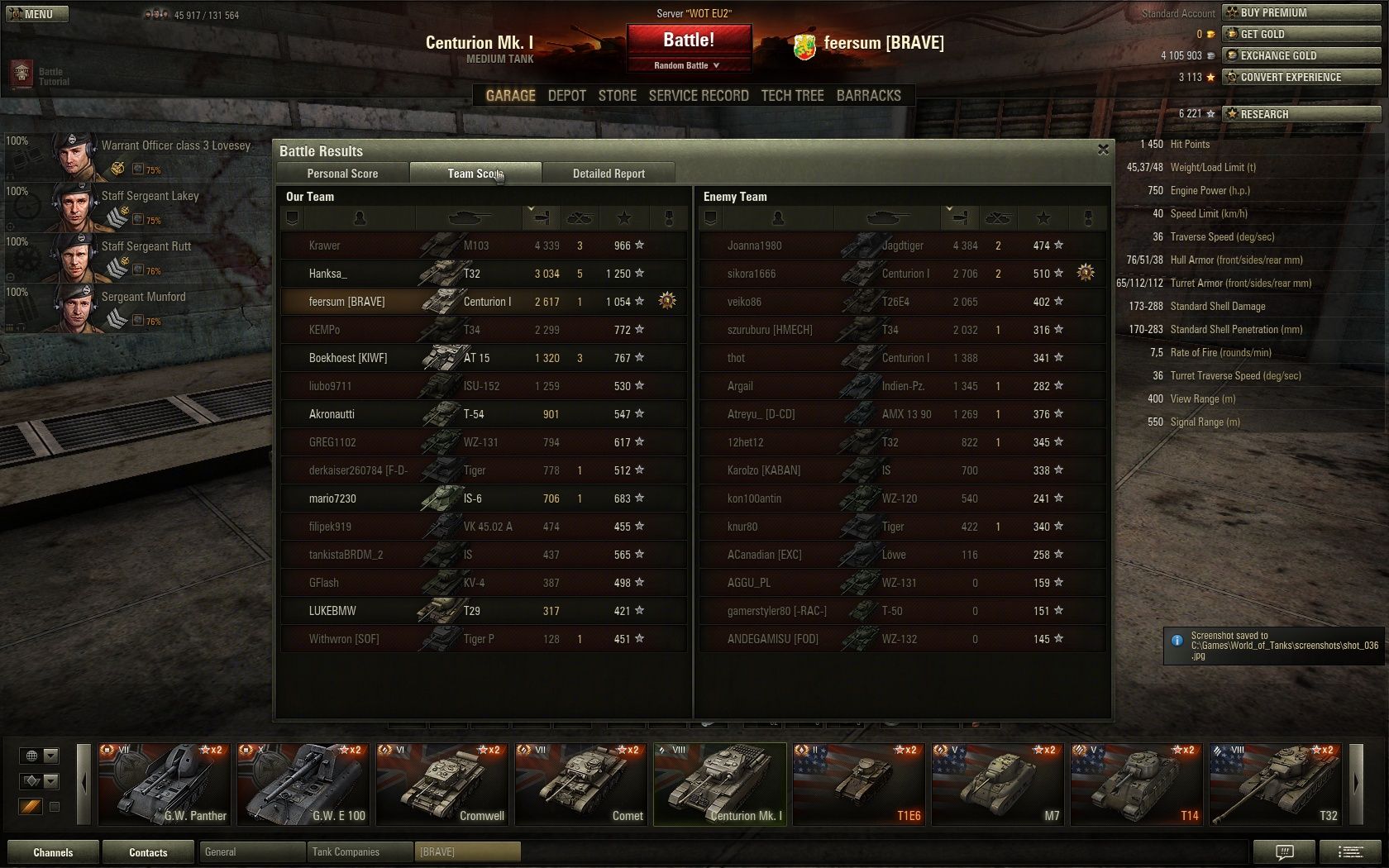
Task: Open the Detailed Report tab
Action: pyautogui.click(x=609, y=174)
